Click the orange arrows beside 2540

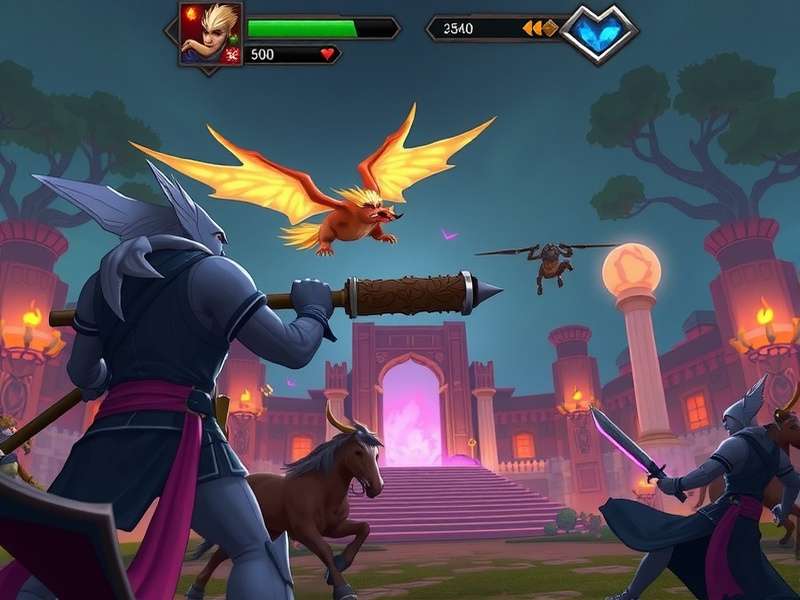(539, 30)
